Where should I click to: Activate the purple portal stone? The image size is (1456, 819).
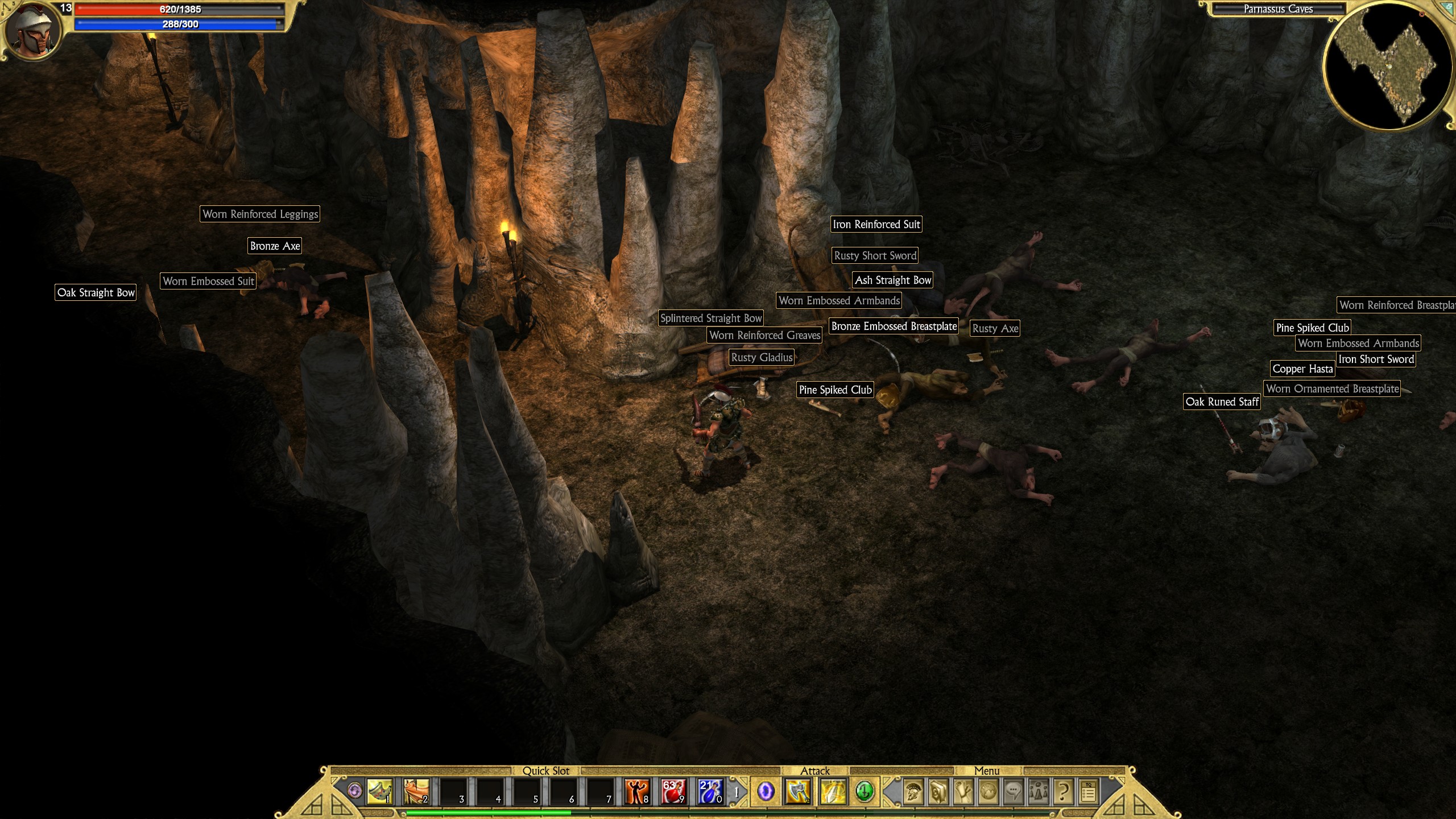click(766, 791)
